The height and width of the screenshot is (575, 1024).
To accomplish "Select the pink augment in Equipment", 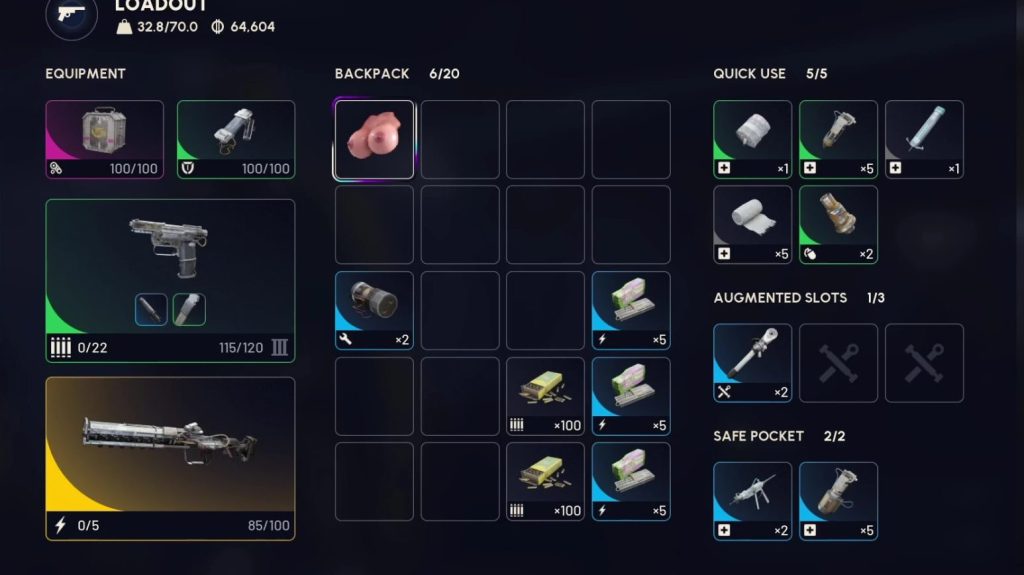I will (x=104, y=139).
